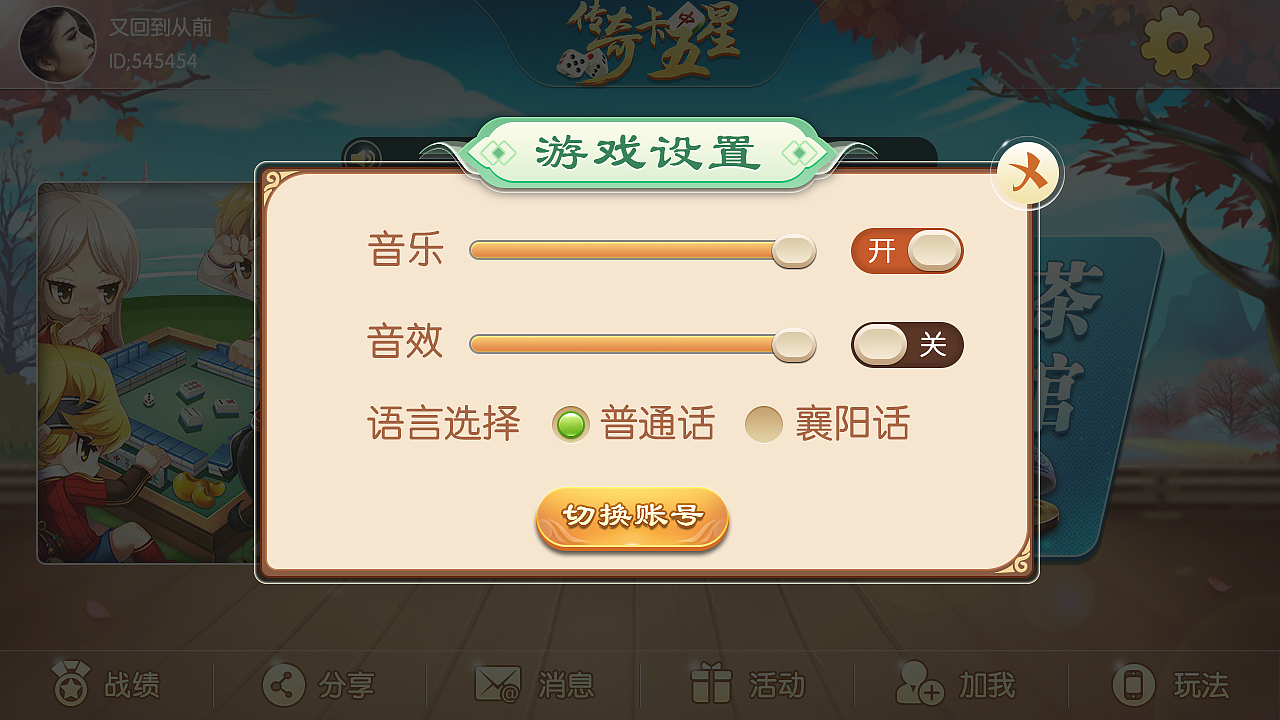Enable the 音效 sound effects toggle
Screen dimensions: 1280x720
(905, 345)
